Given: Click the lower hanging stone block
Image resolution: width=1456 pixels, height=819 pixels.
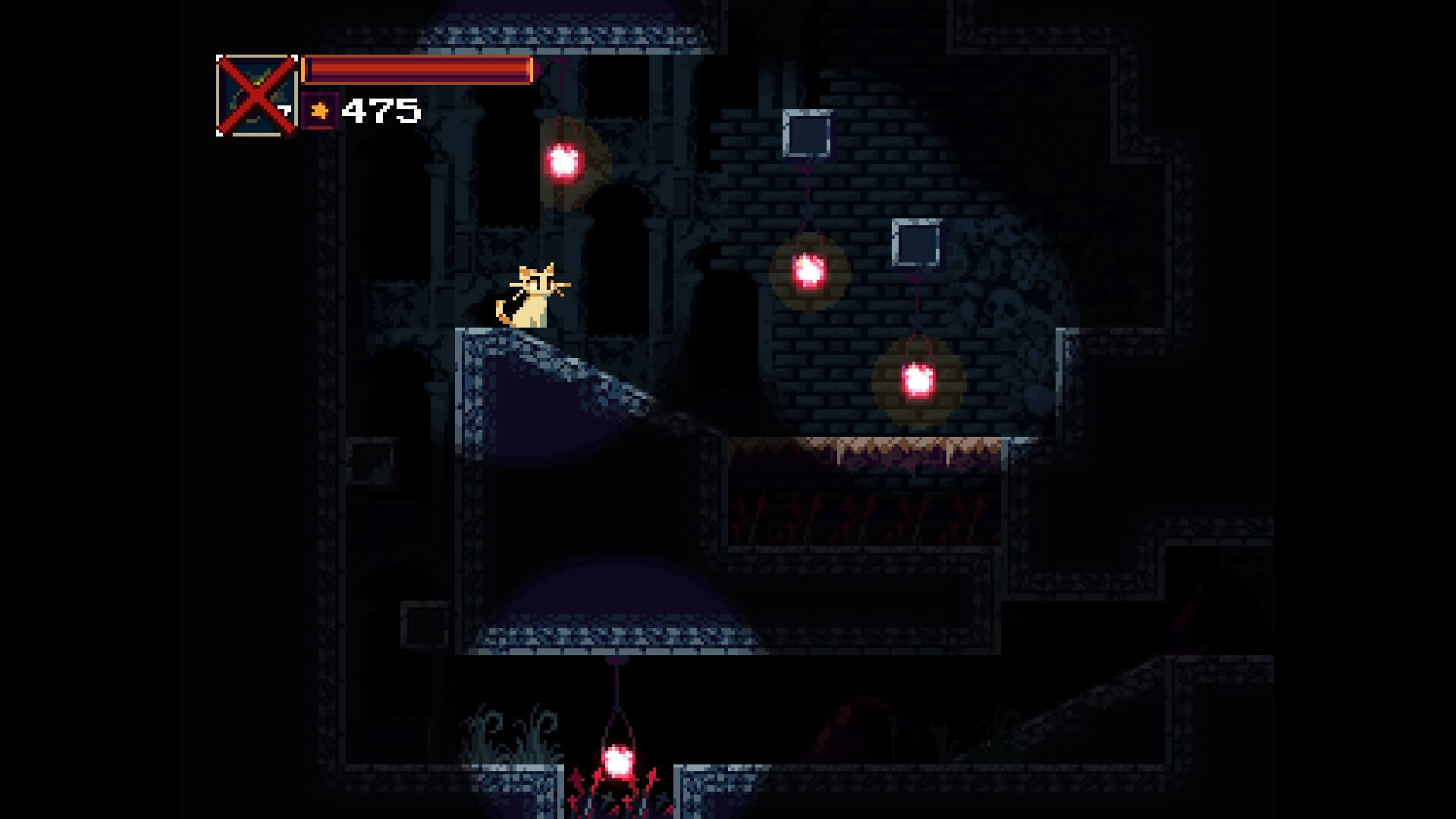Looking at the screenshot, I should (915, 243).
